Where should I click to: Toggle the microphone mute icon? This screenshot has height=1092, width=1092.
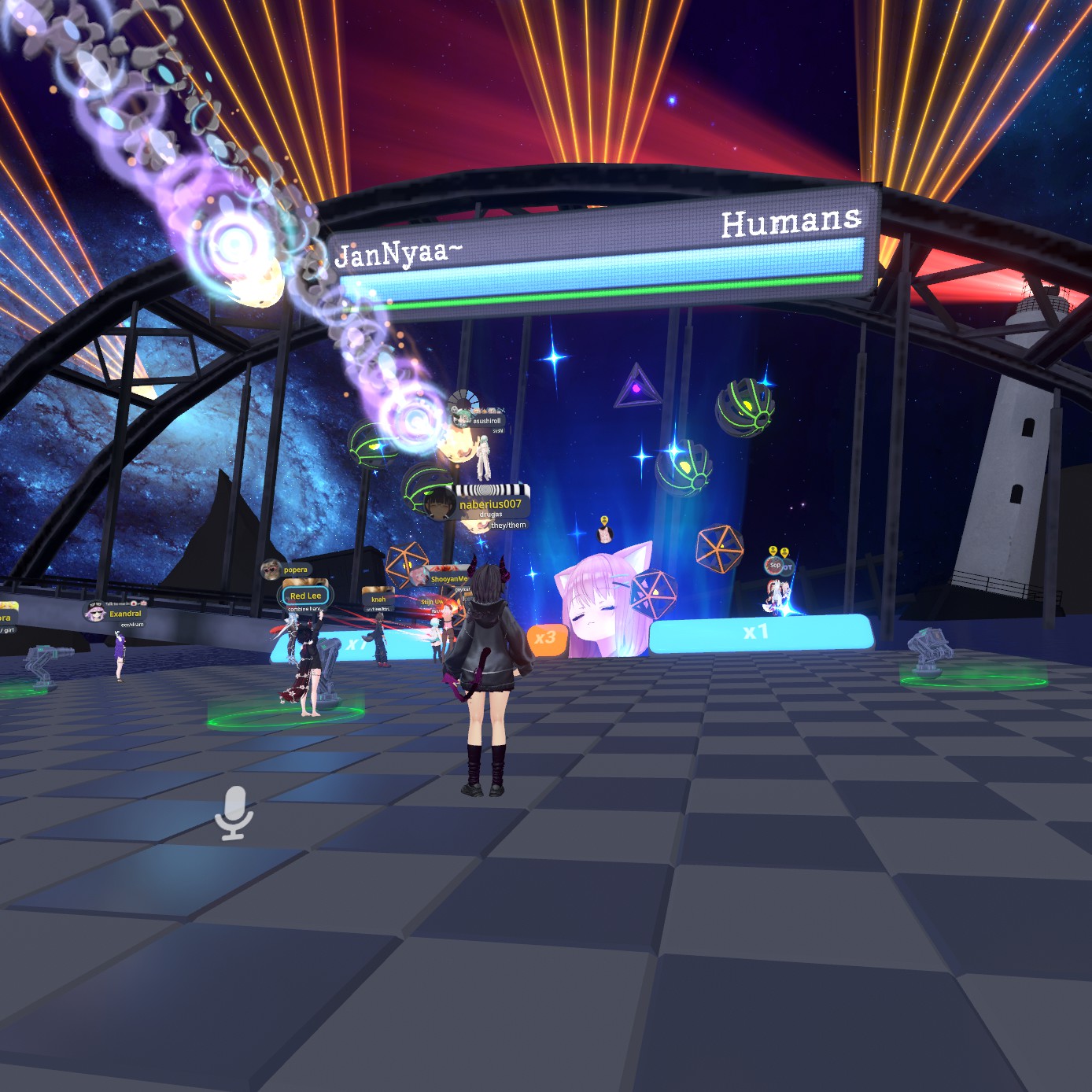234,813
